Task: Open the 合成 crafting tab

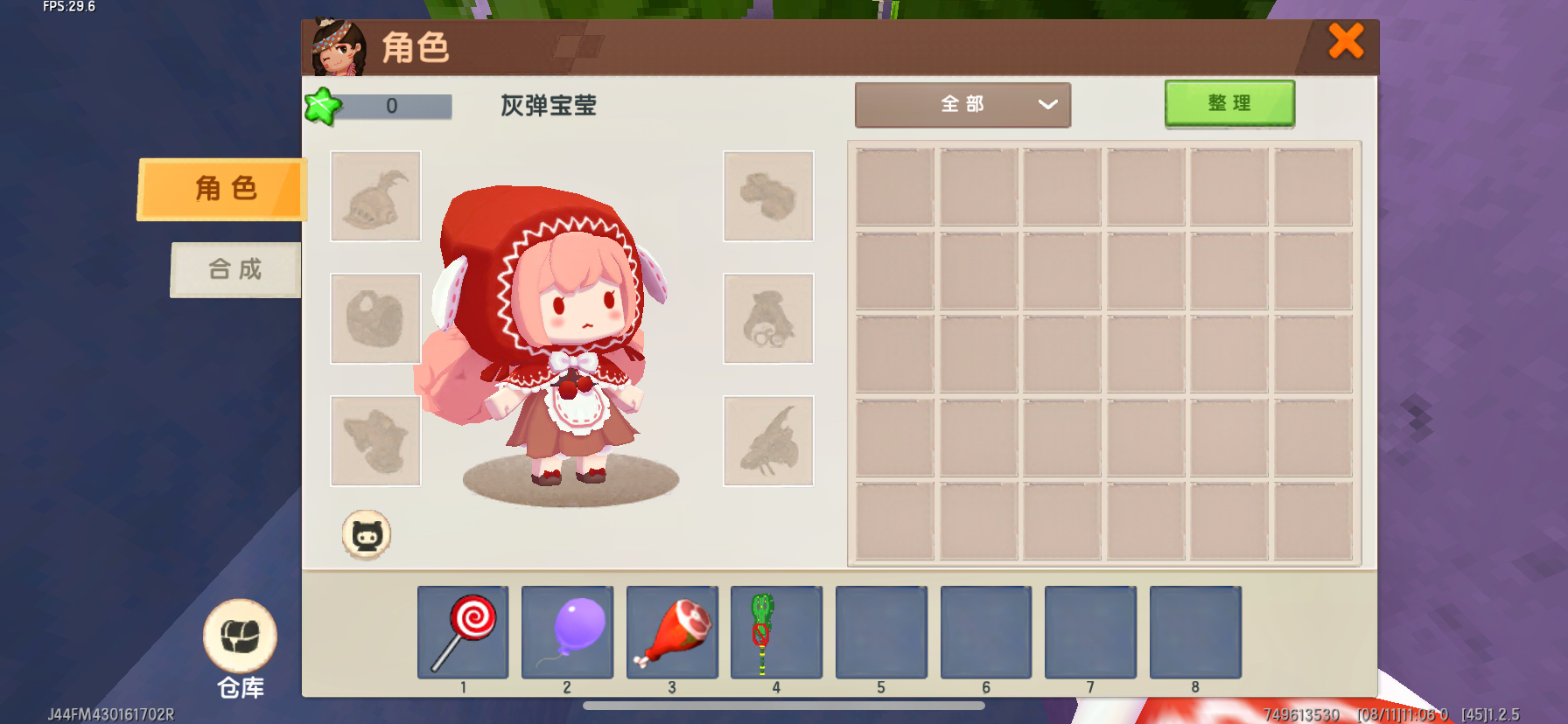Action: coord(235,269)
